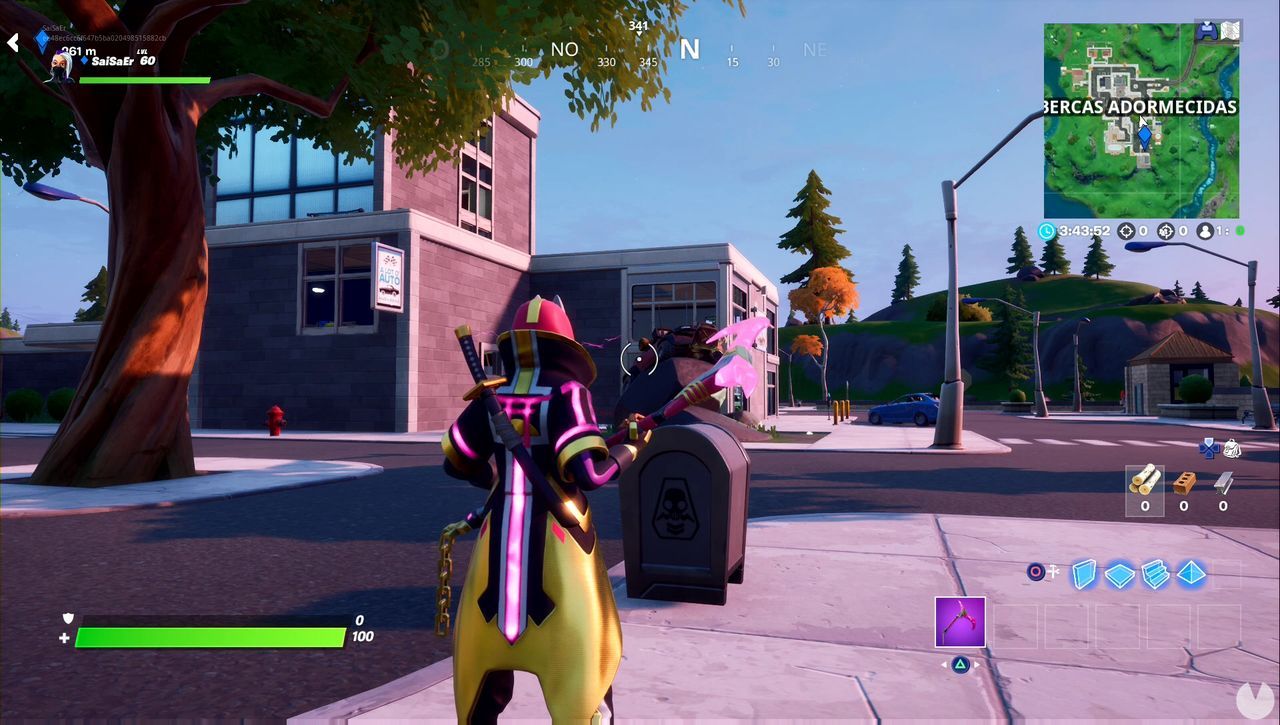The height and width of the screenshot is (725, 1280).
Task: Click the match timer clock icon
Action: click(1046, 231)
